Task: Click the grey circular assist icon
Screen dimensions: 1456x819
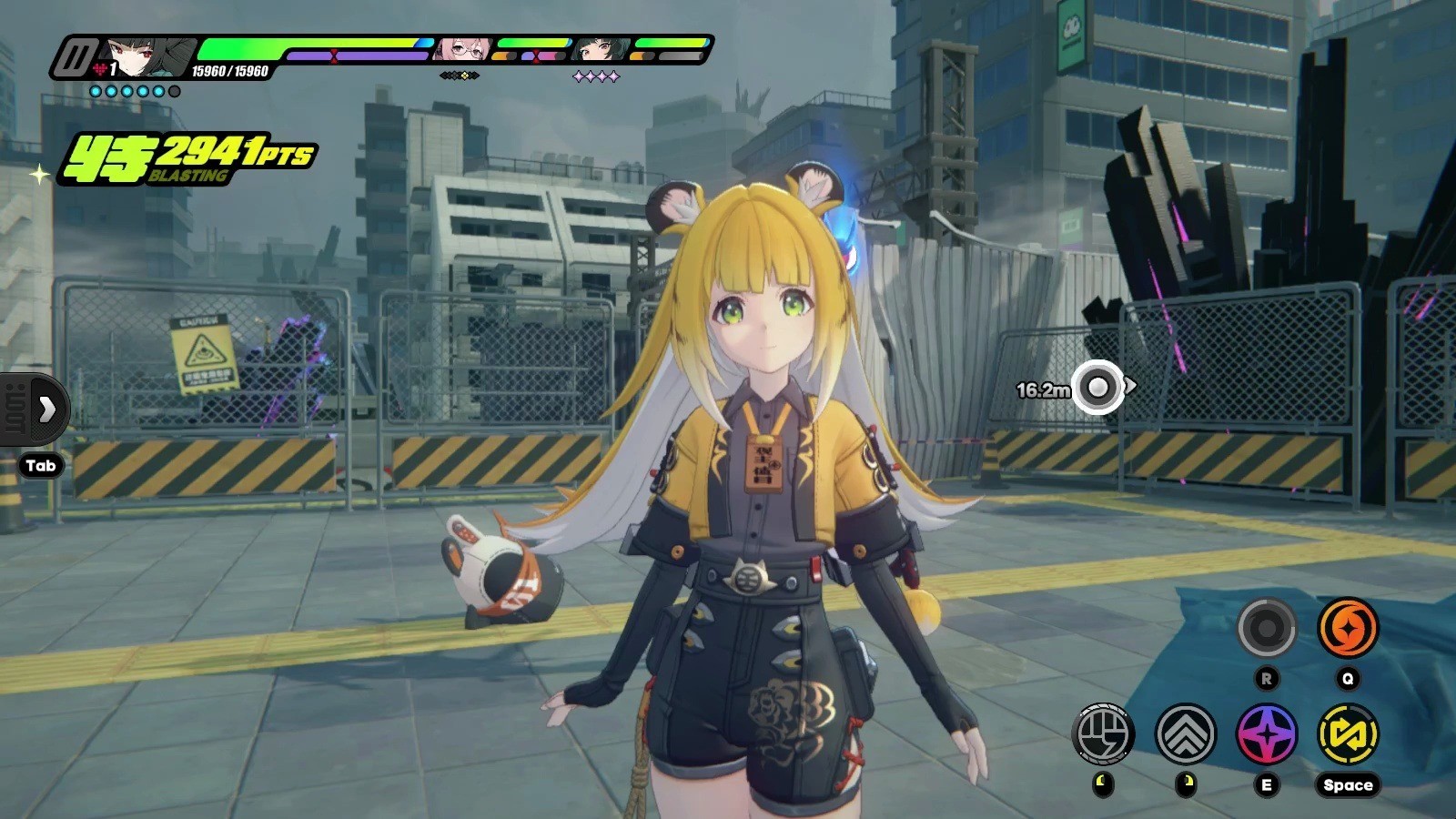Action: 1266,628
